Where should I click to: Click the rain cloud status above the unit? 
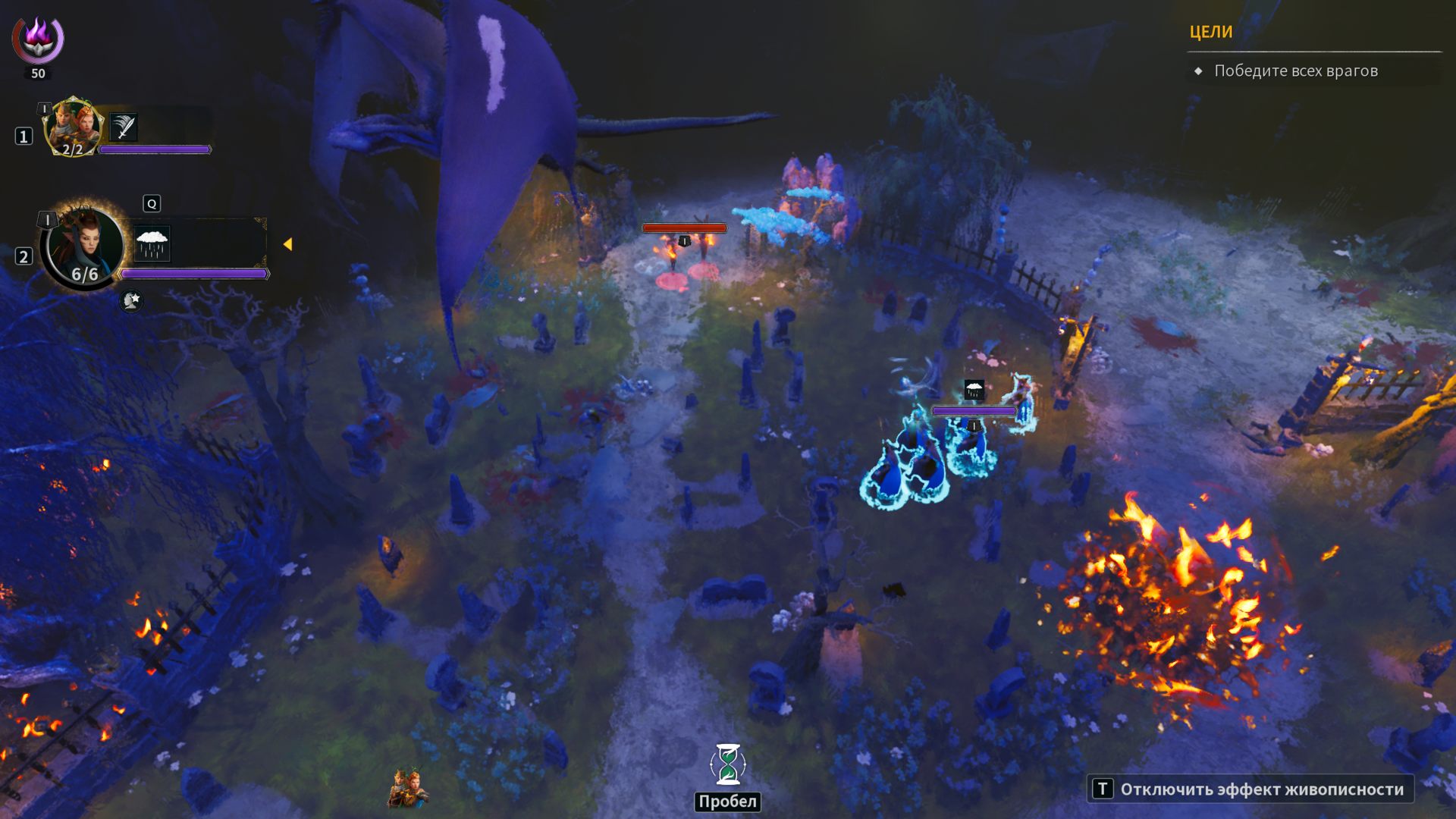coord(974,390)
